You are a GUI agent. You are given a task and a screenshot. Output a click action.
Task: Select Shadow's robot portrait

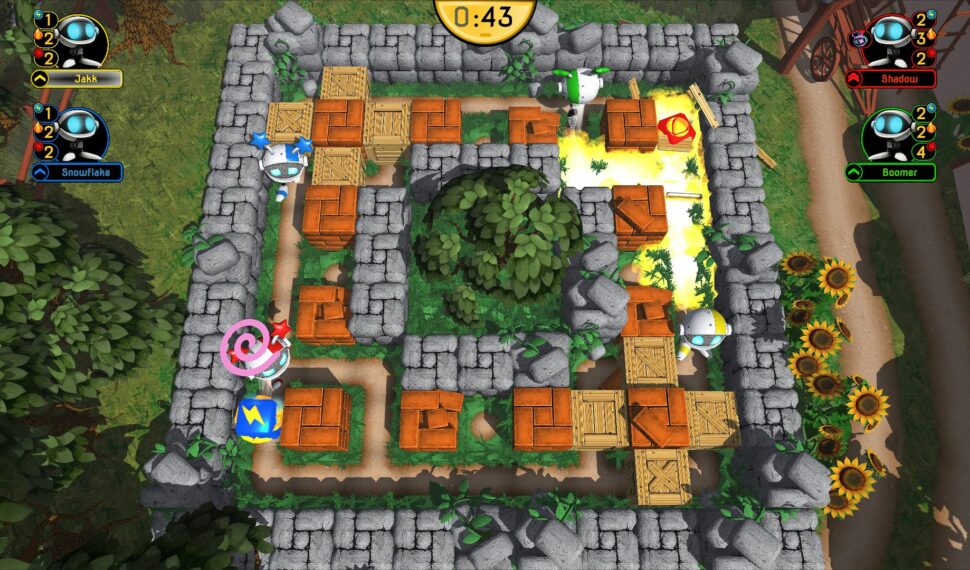[892, 37]
